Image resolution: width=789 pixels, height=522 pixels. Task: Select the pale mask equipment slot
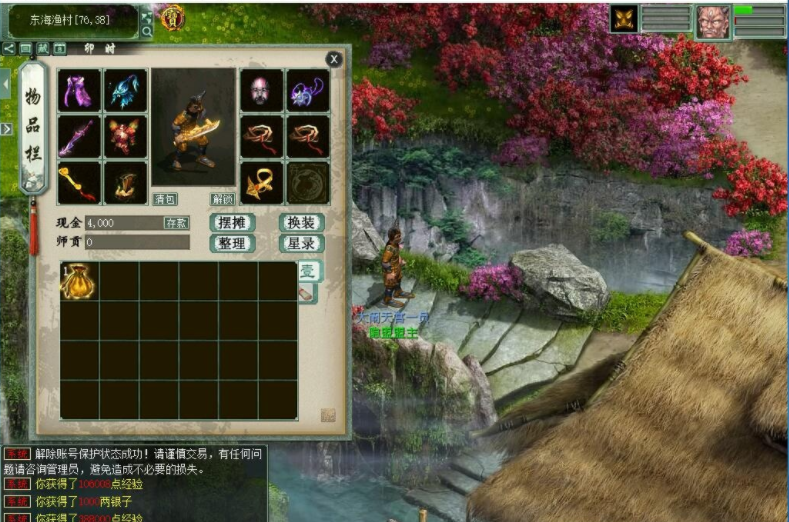coord(261,90)
